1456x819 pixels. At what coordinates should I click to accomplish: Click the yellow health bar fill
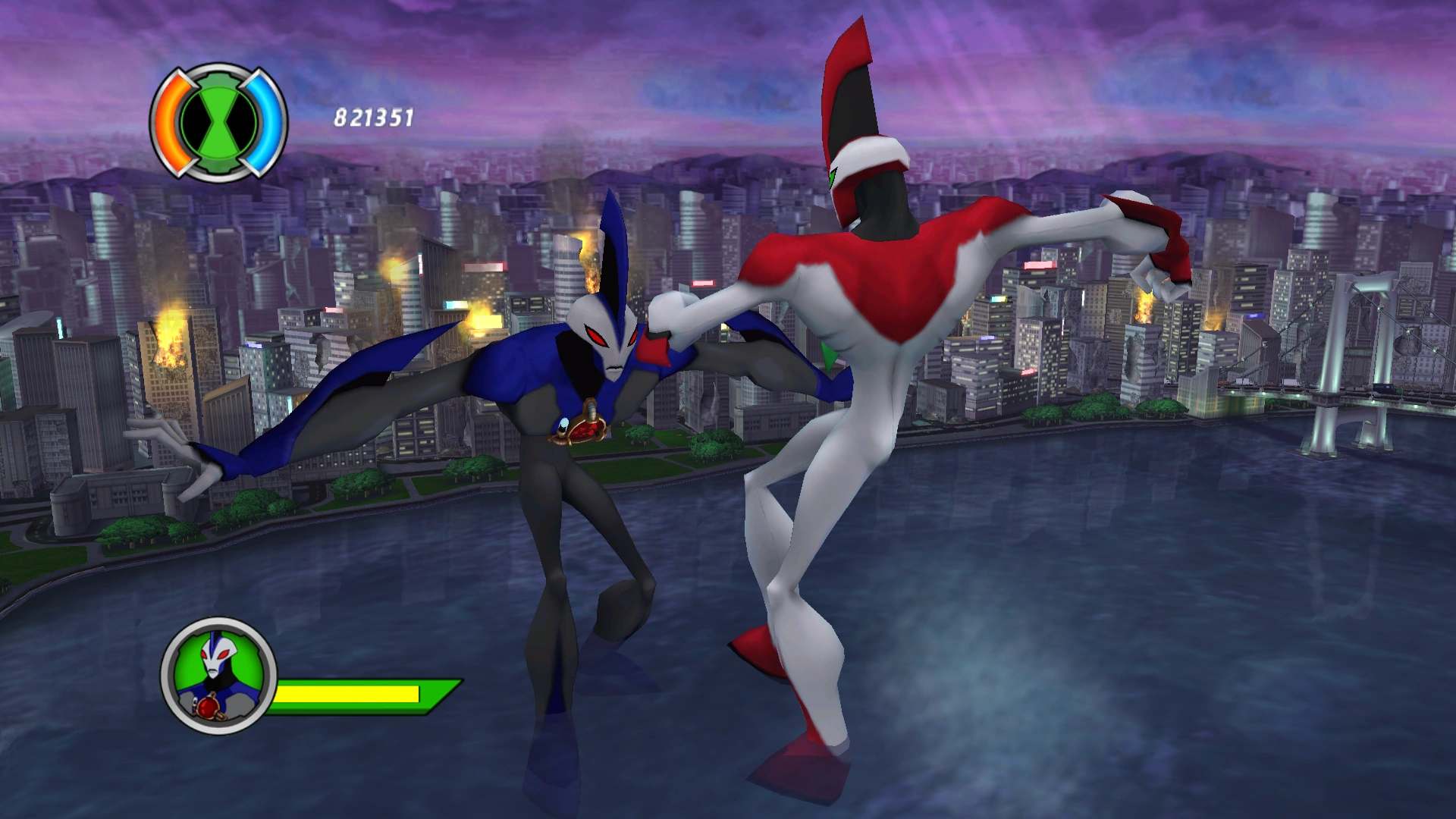[349, 692]
